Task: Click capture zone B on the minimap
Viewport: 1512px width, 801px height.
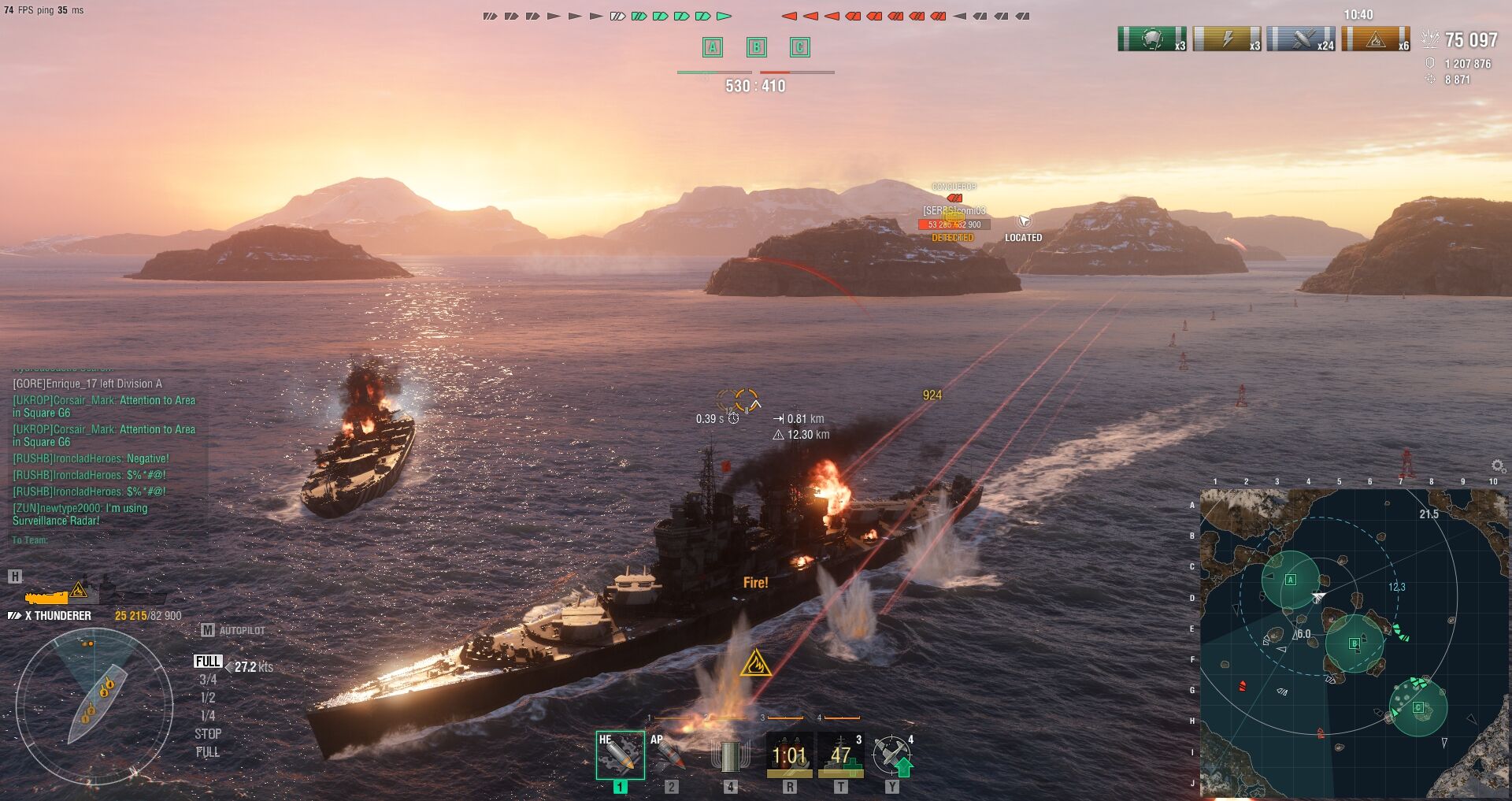Action: (x=1354, y=643)
